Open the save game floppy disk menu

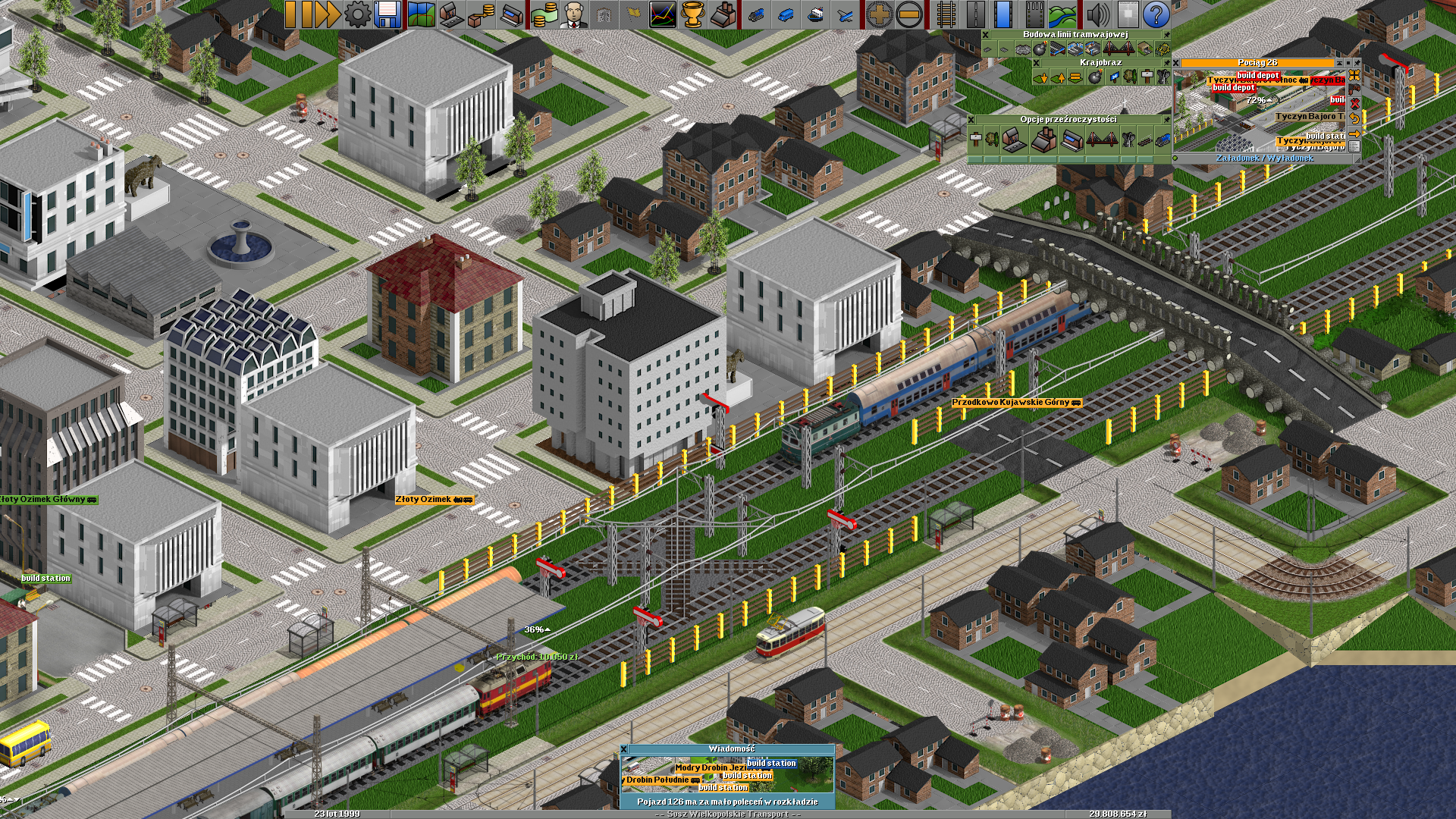pyautogui.click(x=388, y=14)
